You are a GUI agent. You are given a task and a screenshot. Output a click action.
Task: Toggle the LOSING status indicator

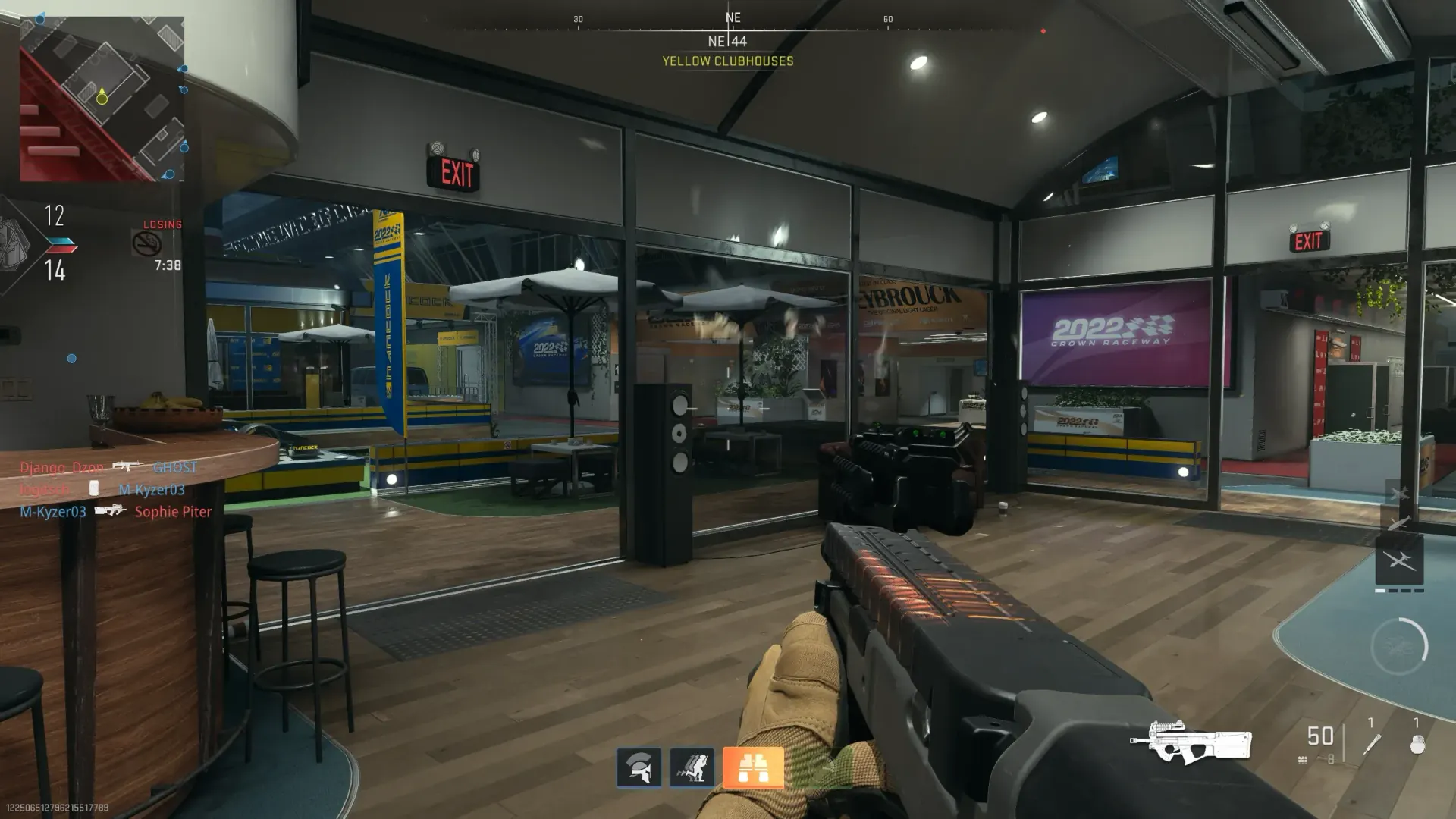coord(162,224)
